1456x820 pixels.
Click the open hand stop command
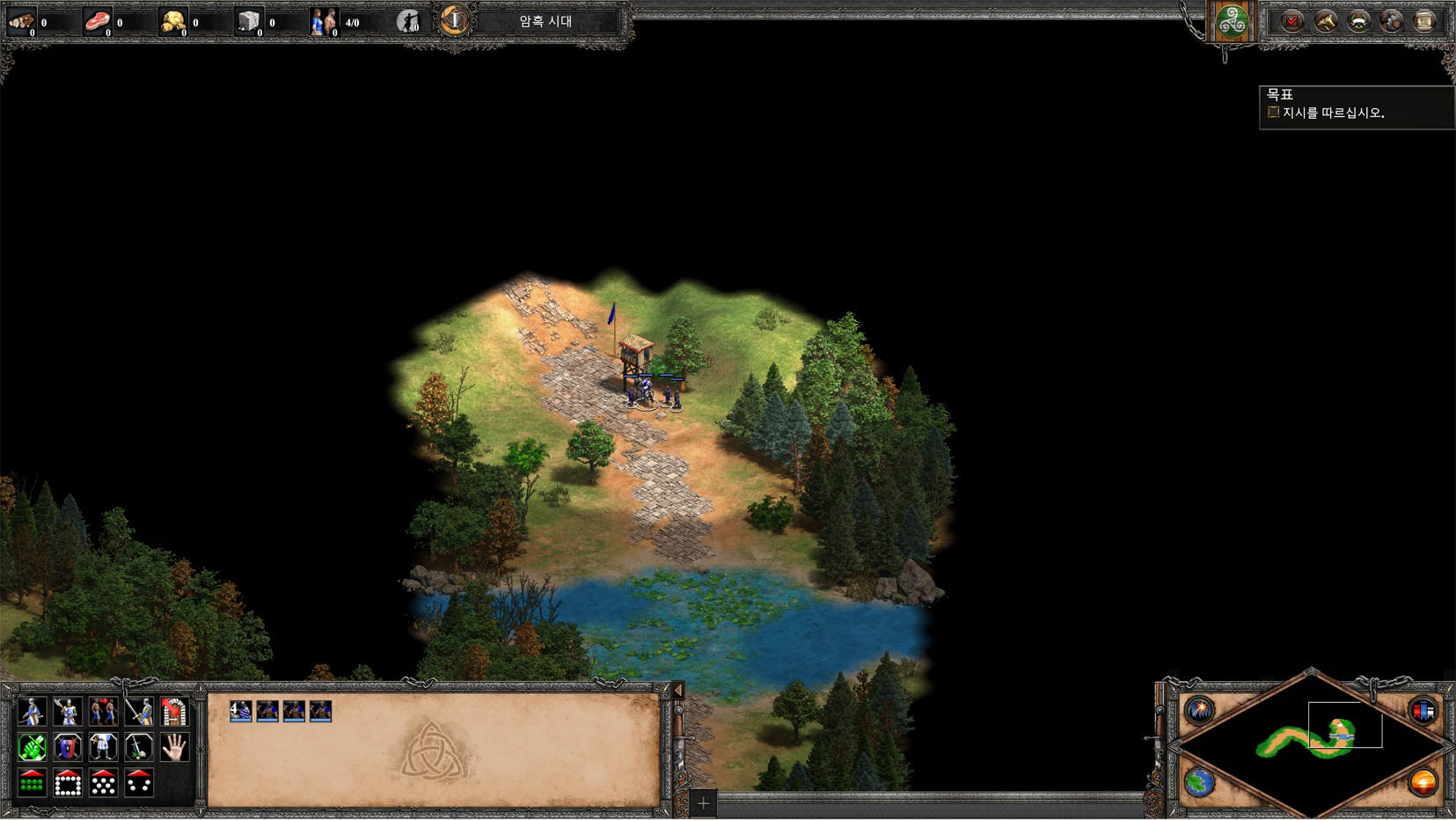click(174, 748)
